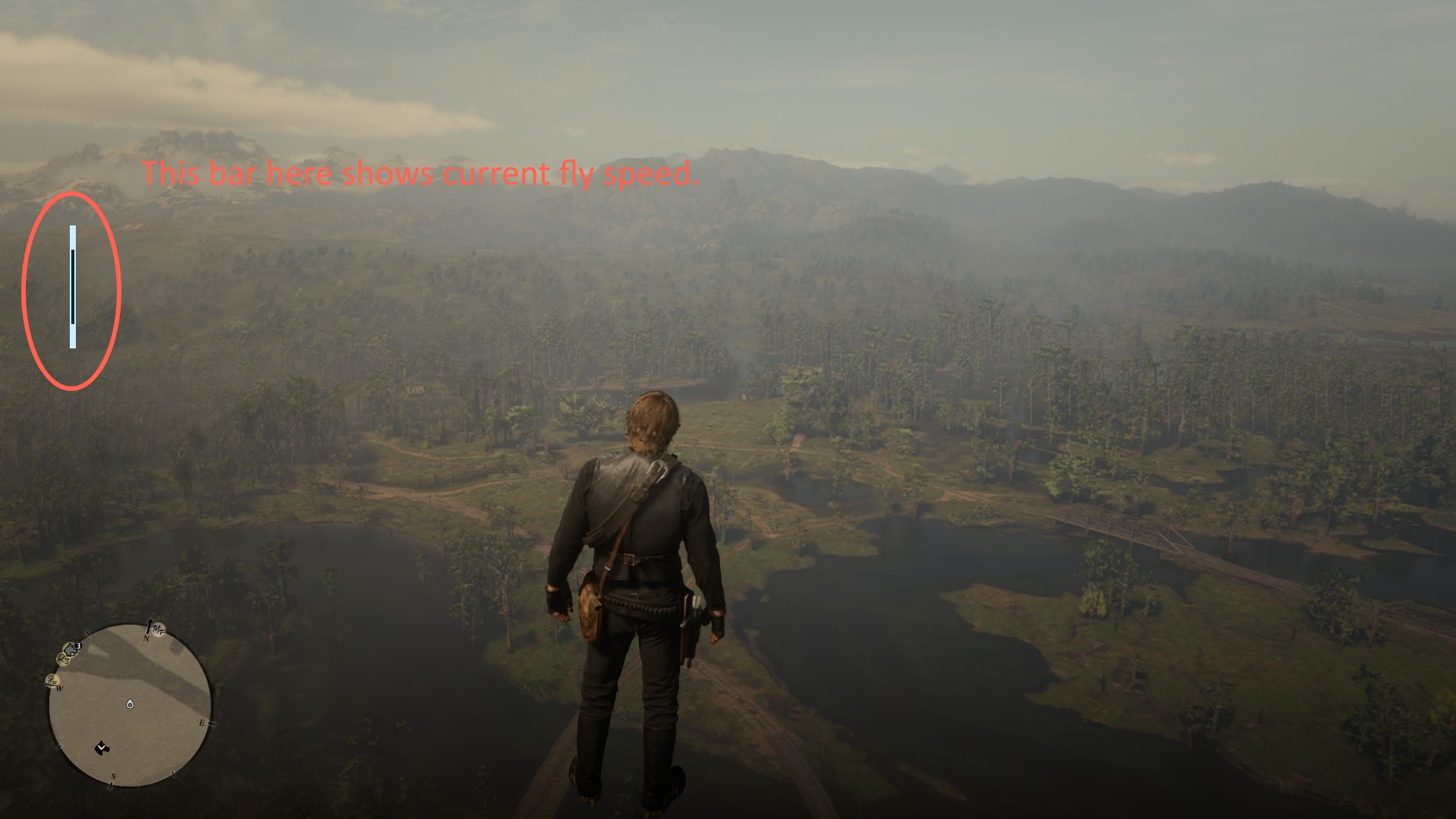This screenshot has width=1456, height=819.
Task: Click the black saddle icon on the minimap
Action: [x=101, y=748]
